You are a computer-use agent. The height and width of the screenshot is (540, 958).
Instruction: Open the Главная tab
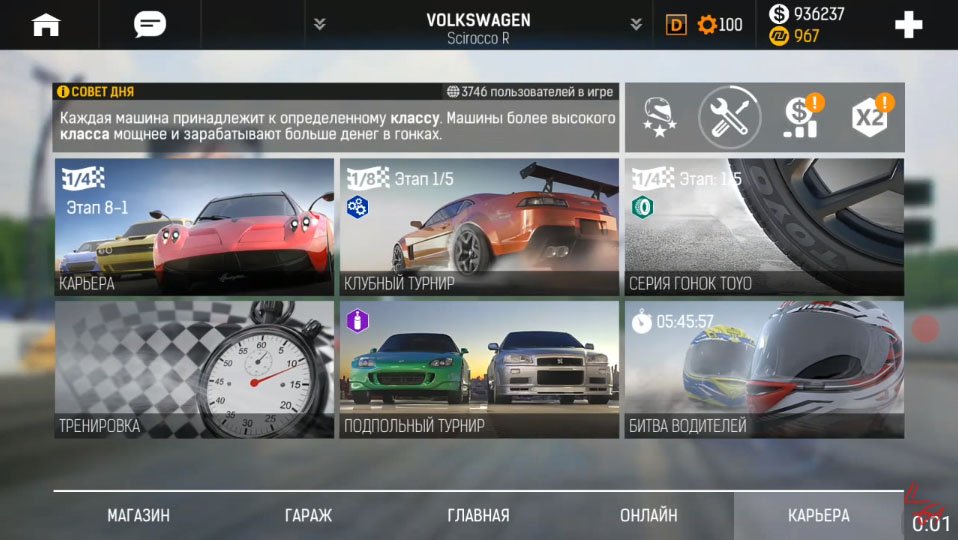(478, 516)
